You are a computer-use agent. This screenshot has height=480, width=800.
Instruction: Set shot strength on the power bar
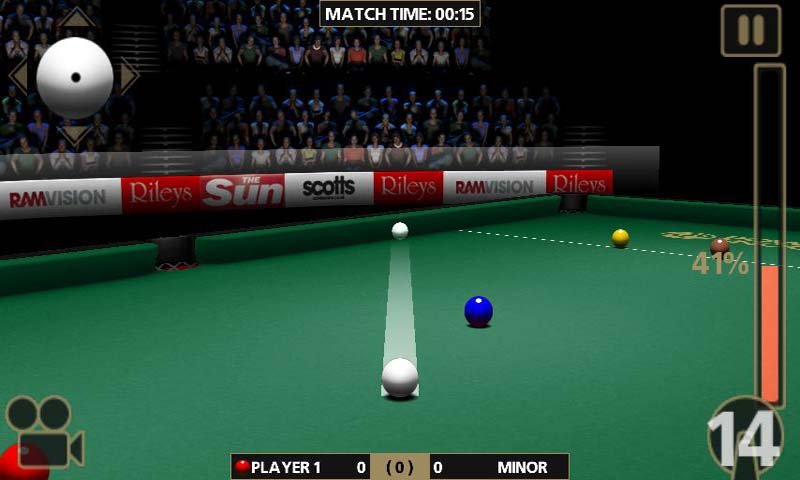(x=770, y=236)
